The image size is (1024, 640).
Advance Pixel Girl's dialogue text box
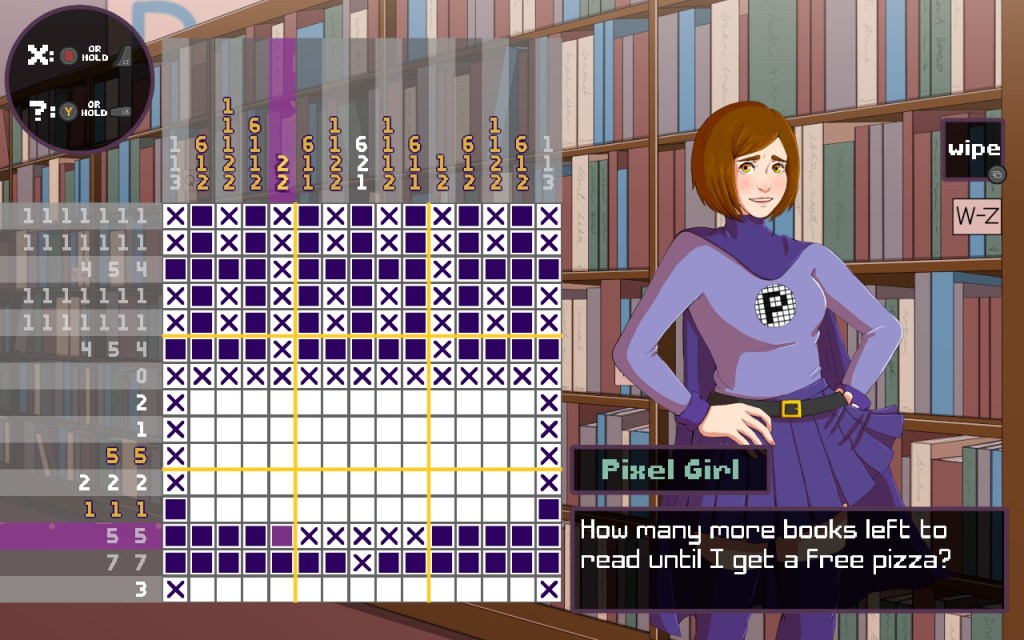(788, 558)
